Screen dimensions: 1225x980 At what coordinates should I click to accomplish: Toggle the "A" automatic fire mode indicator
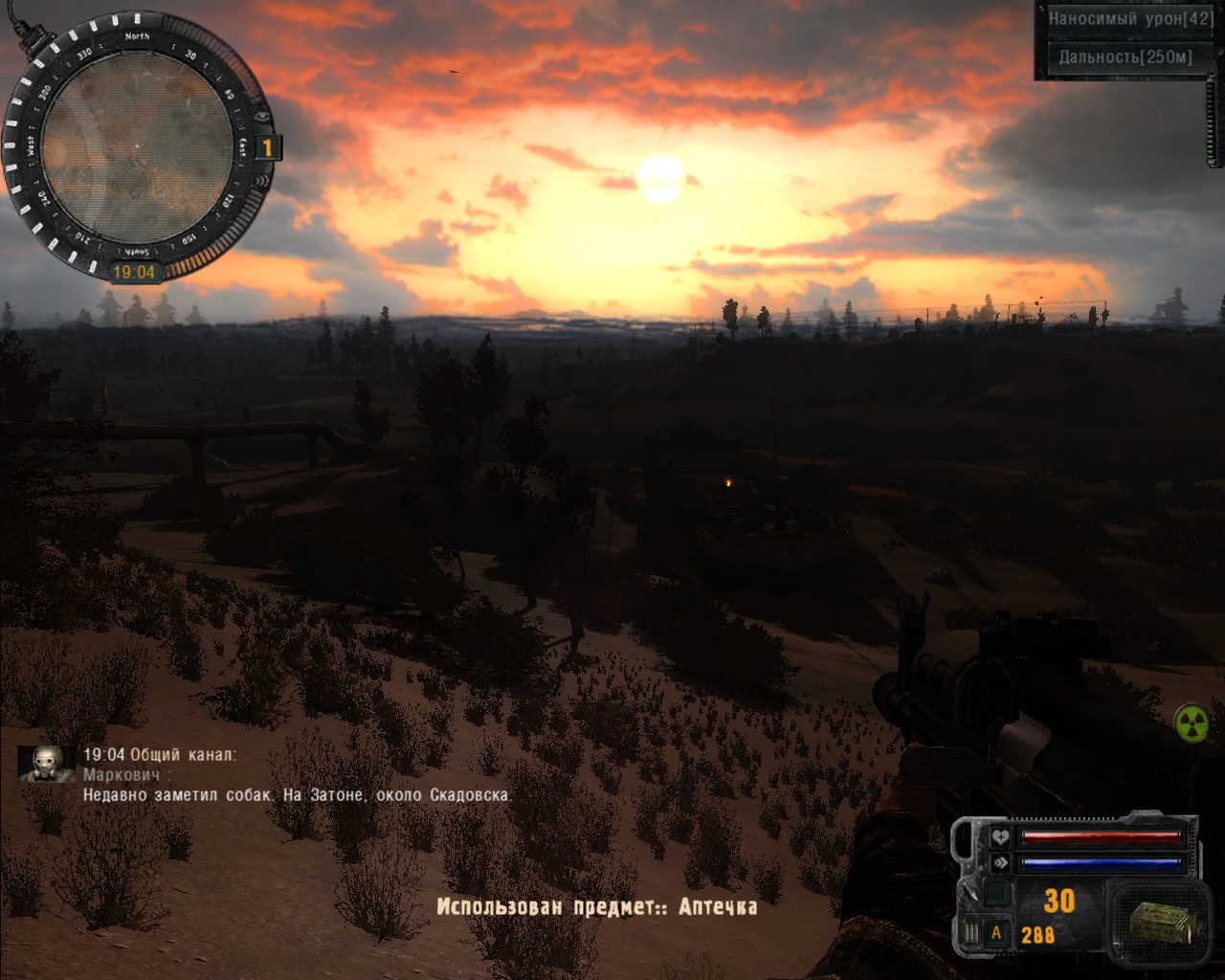[996, 932]
